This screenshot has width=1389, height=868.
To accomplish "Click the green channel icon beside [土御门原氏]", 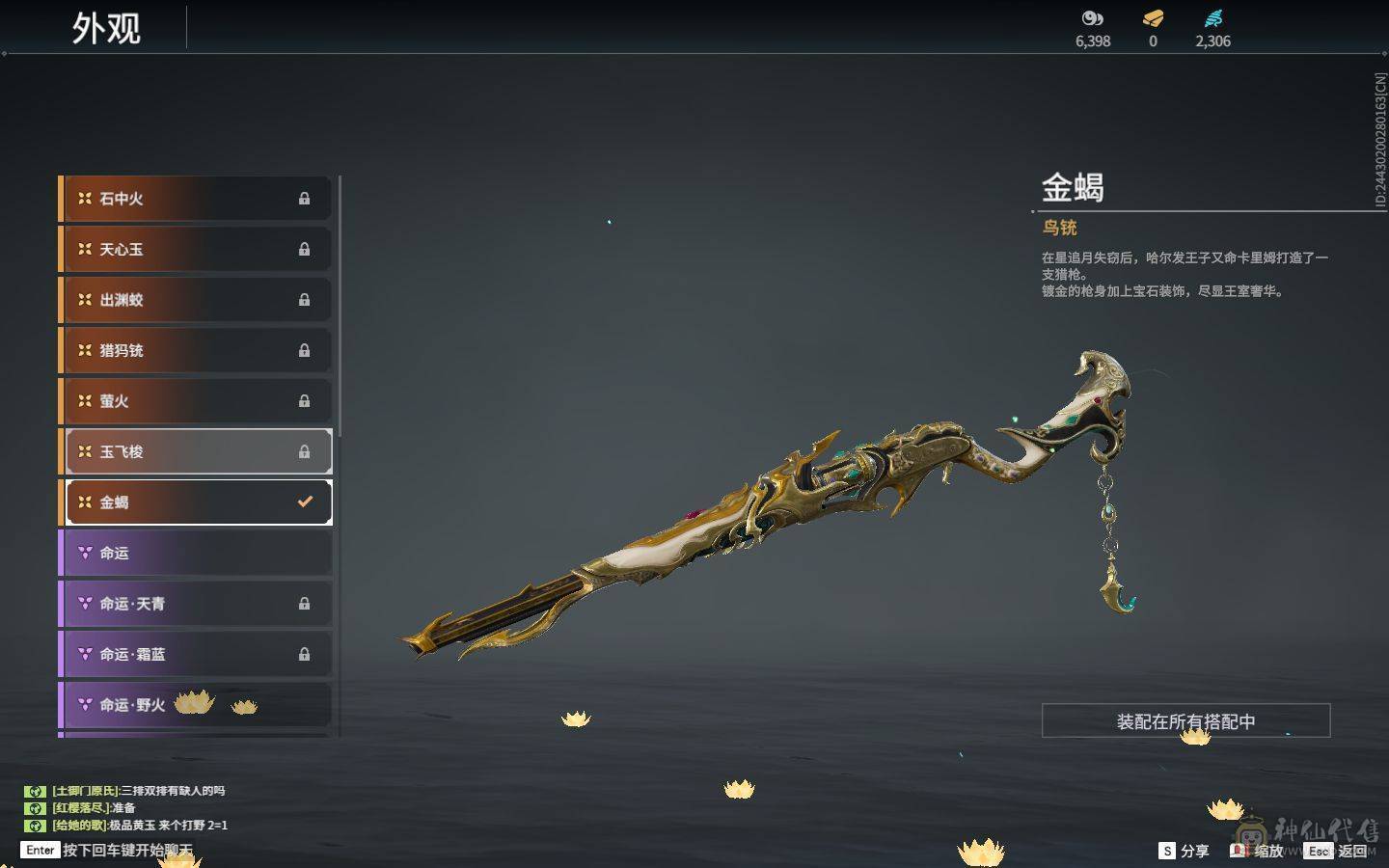I will tap(37, 791).
